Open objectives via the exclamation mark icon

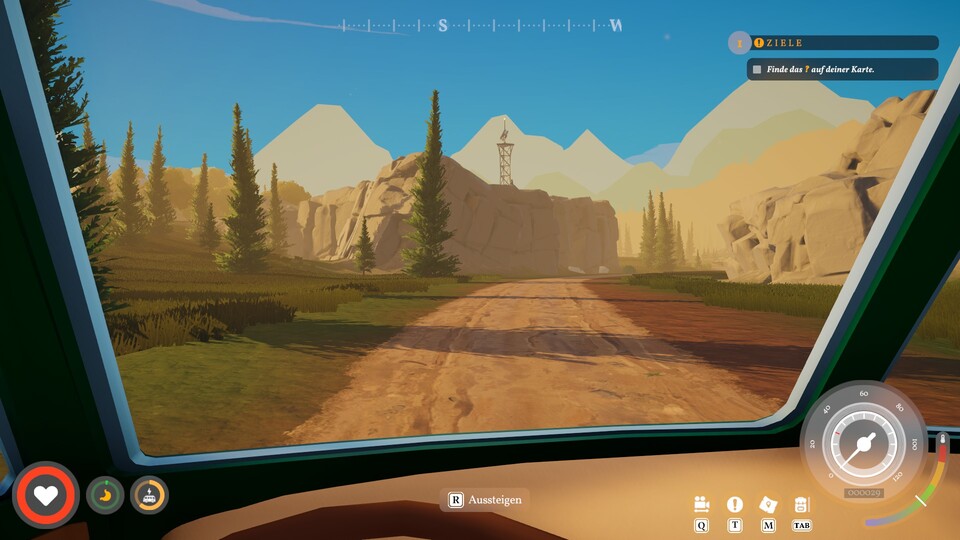click(x=735, y=505)
